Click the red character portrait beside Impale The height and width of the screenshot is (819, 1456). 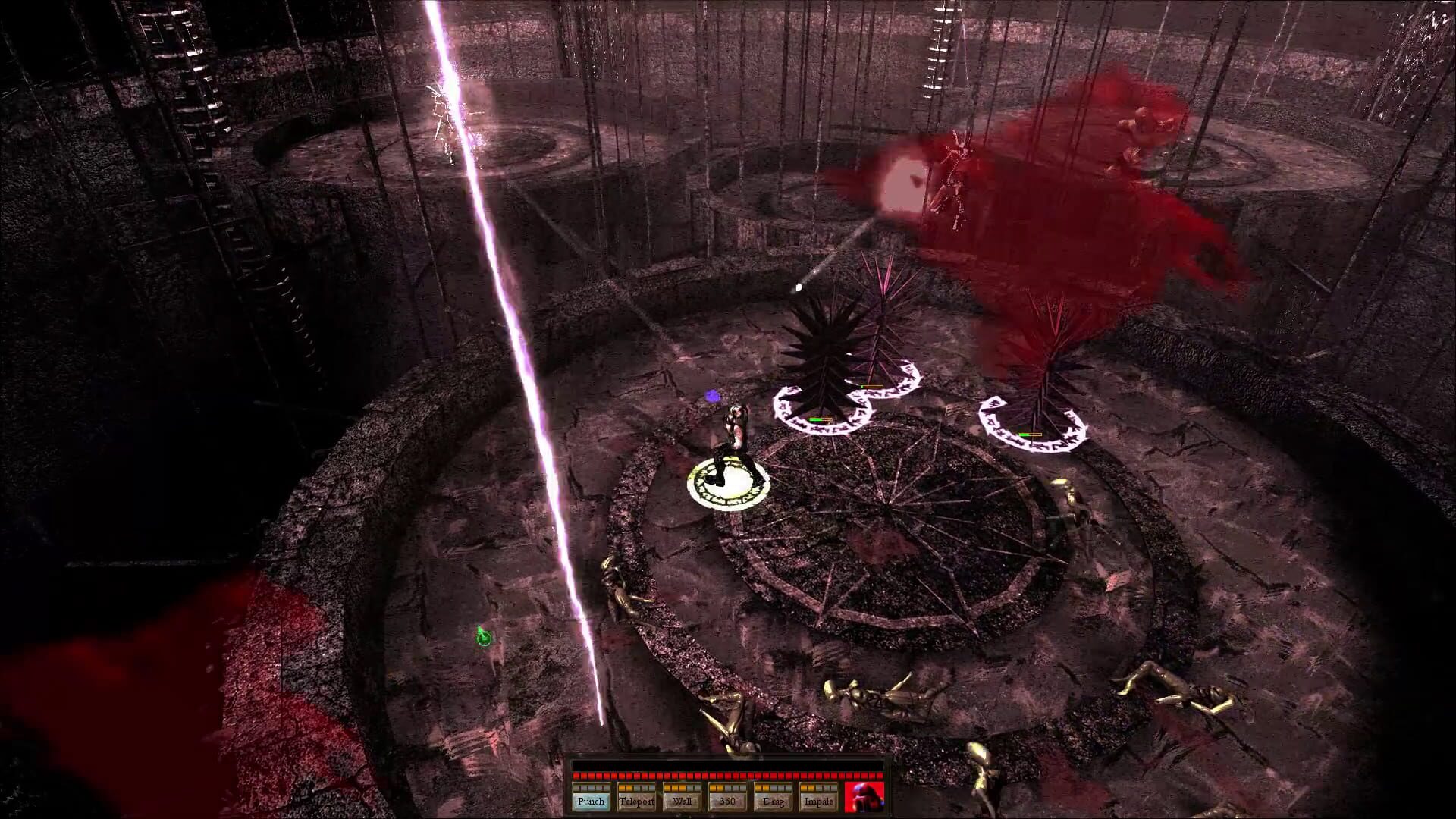(x=864, y=799)
